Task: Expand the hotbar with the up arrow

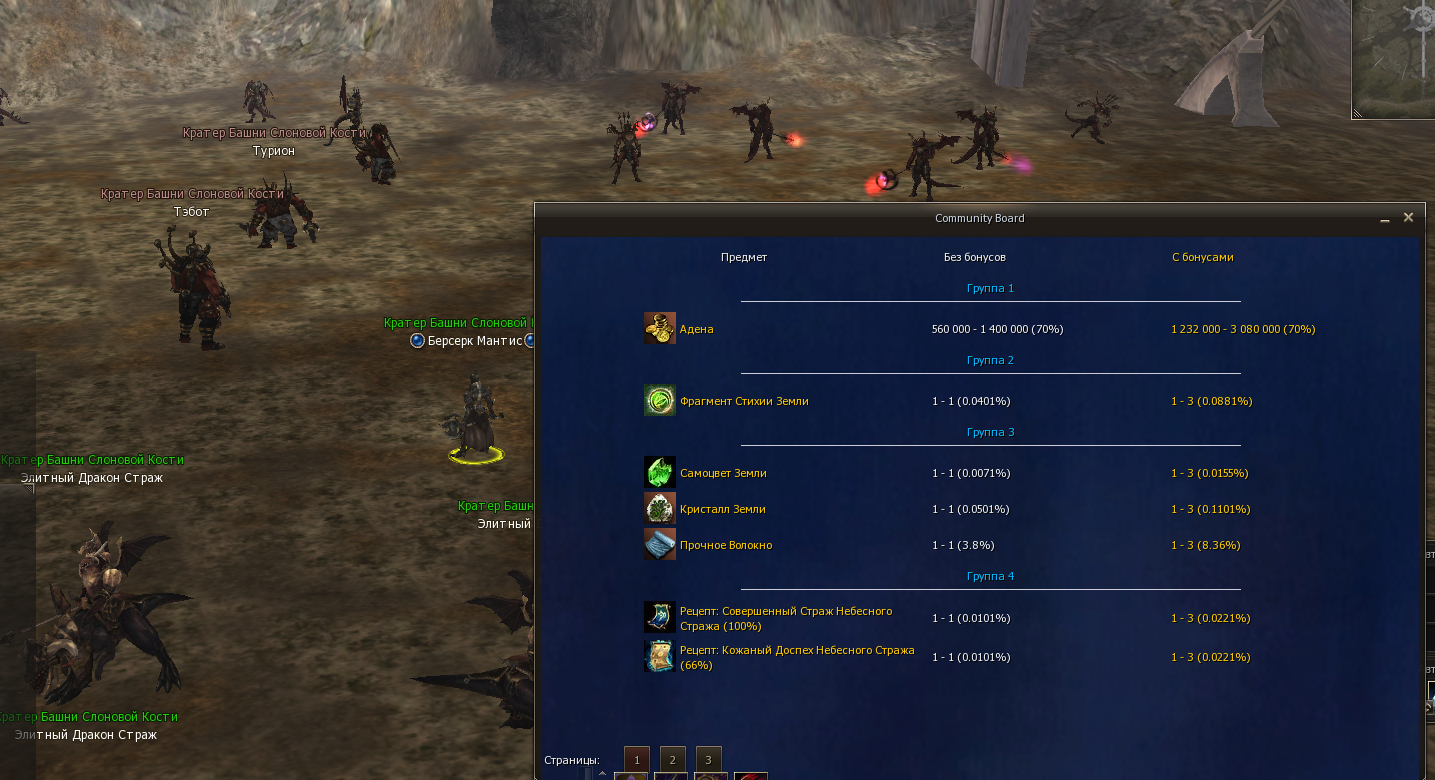Action: pos(602,773)
